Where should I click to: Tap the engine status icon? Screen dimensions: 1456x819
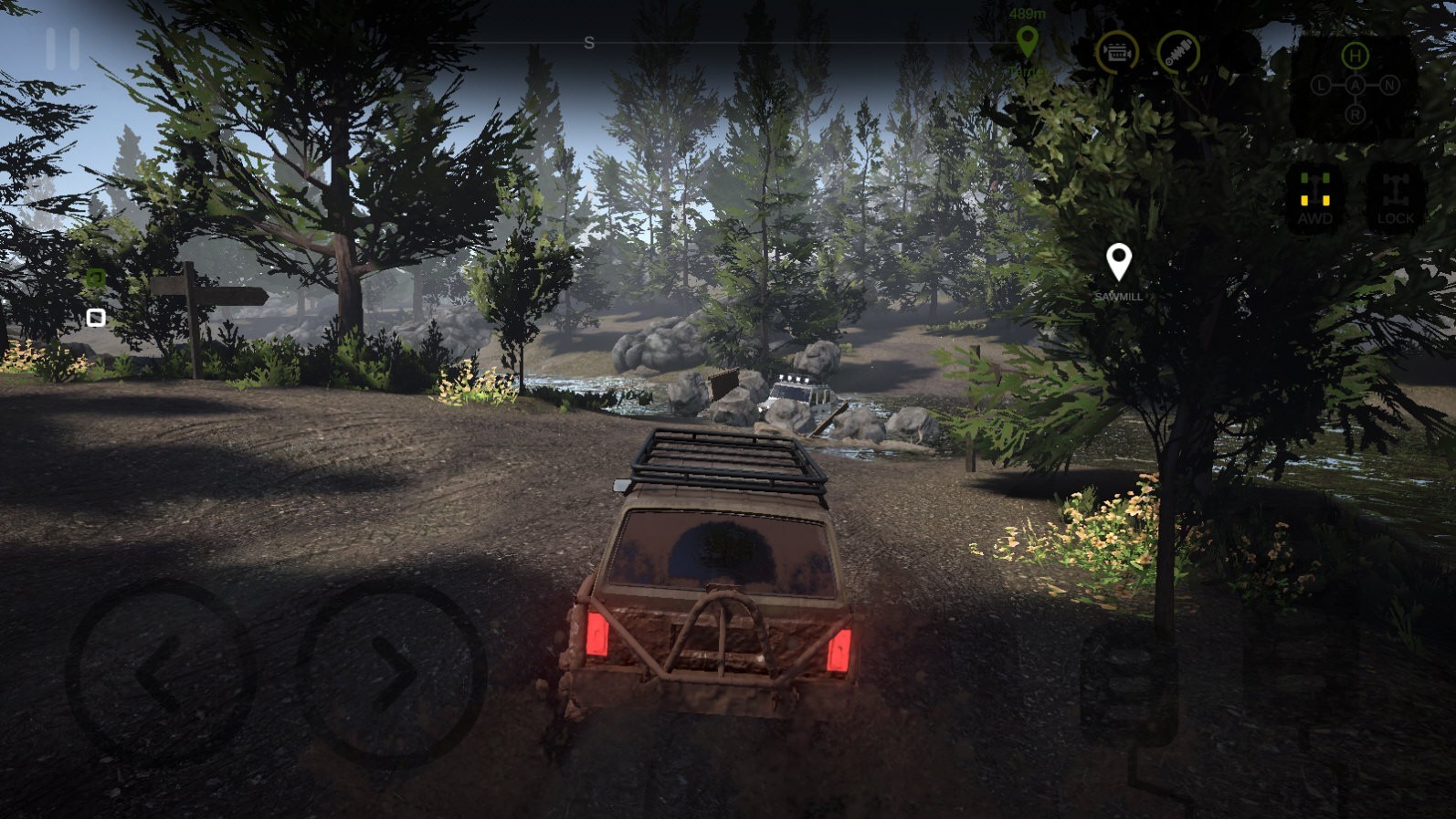pyautogui.click(x=1116, y=53)
